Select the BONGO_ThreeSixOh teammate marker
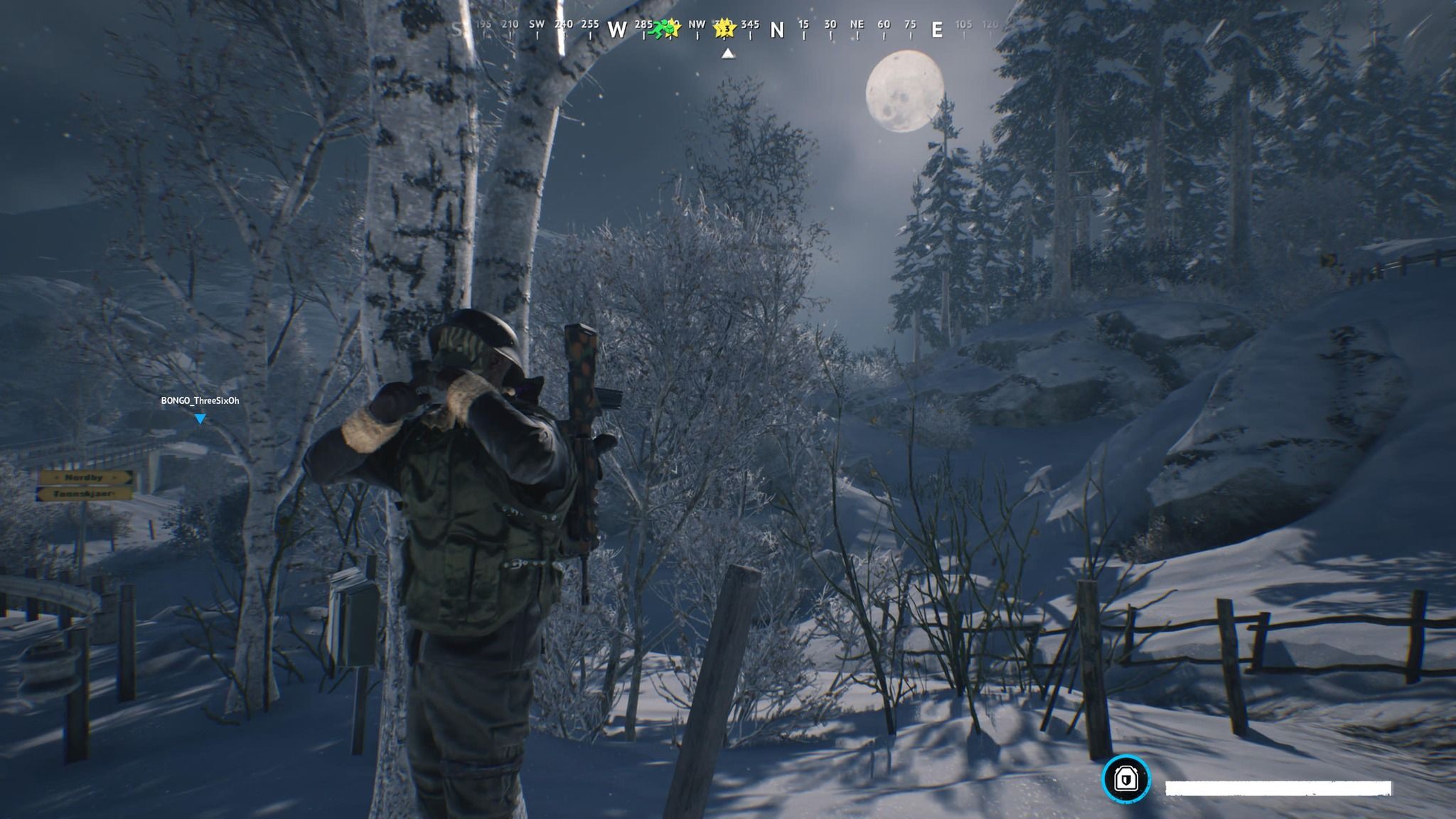Screen dimensions: 1456x819 (x=200, y=419)
